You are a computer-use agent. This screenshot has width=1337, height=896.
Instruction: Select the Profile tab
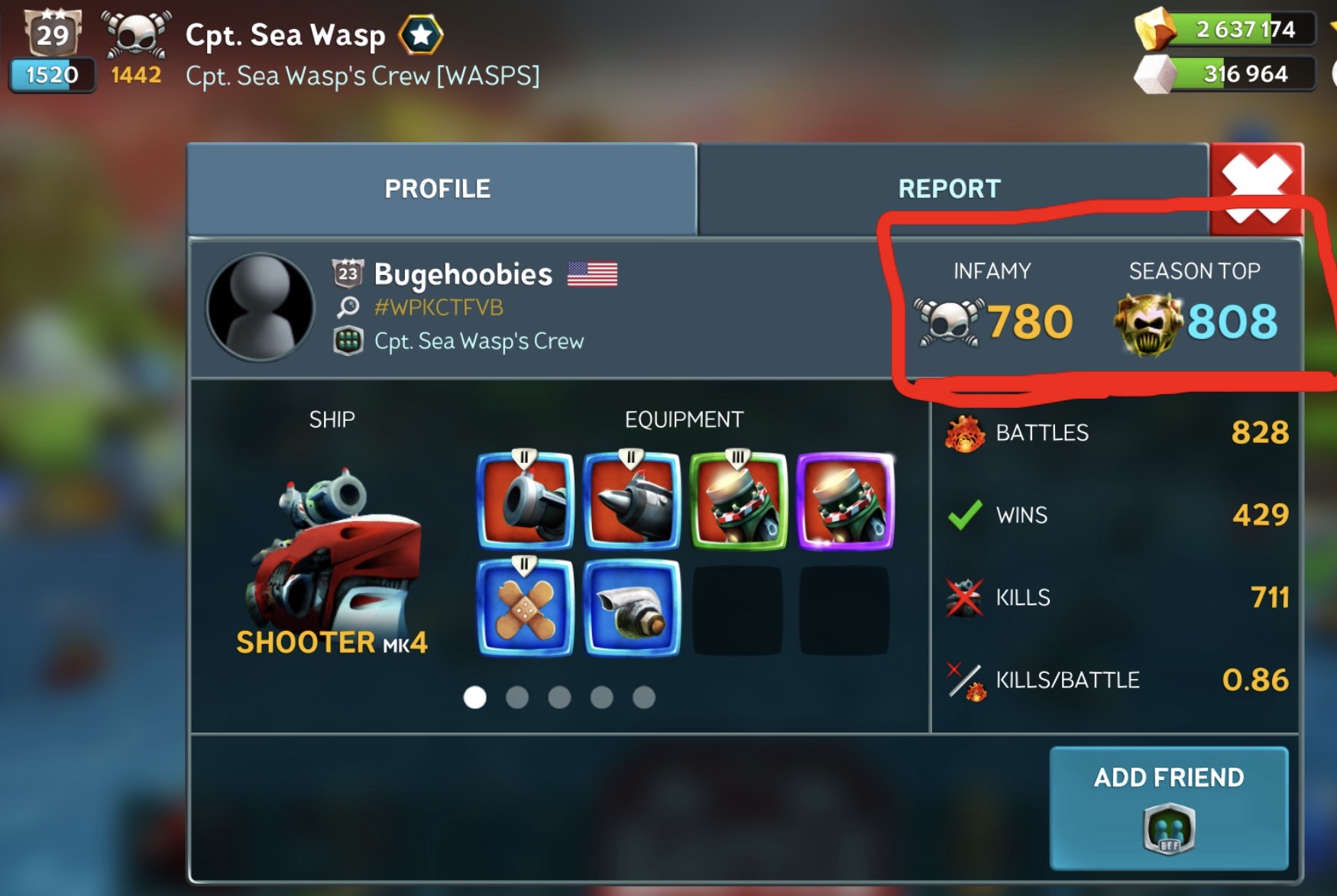(438, 189)
